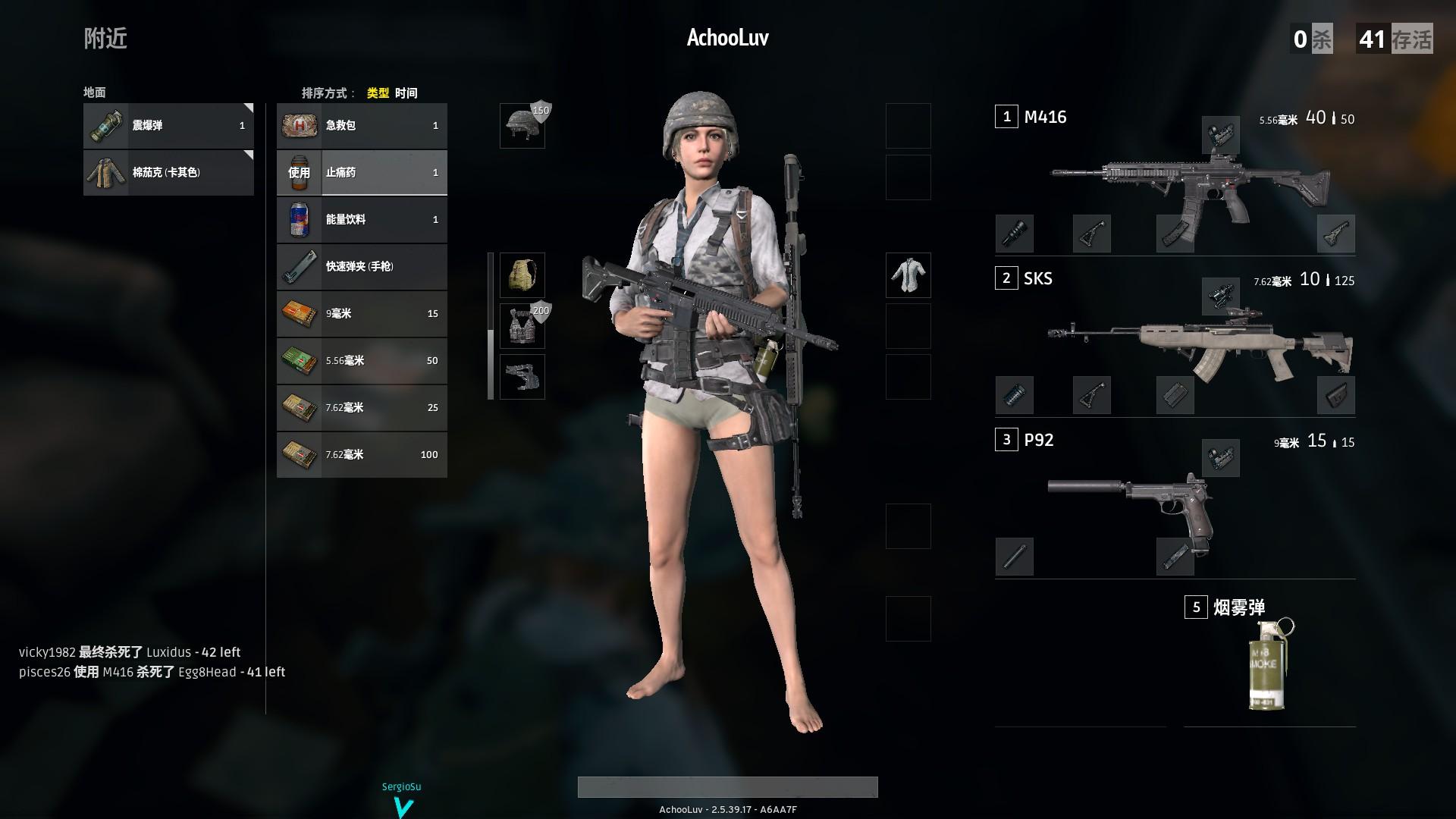Click the equipped helmet slot
Viewport: 1456px width, 819px height.
(x=522, y=126)
